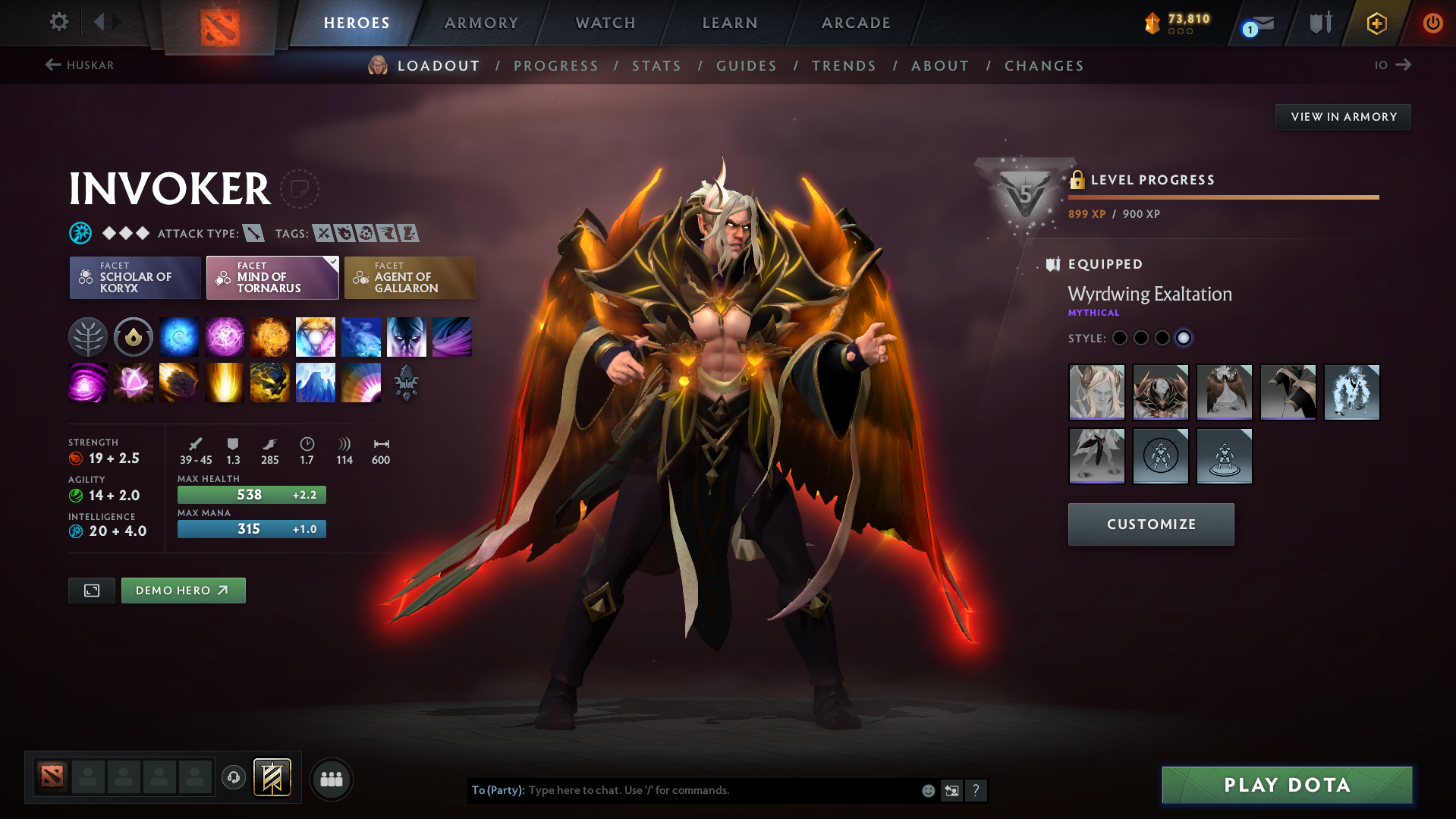Screen dimensions: 1456x819
Task: Select the first style option swatch
Action: coord(1120,339)
